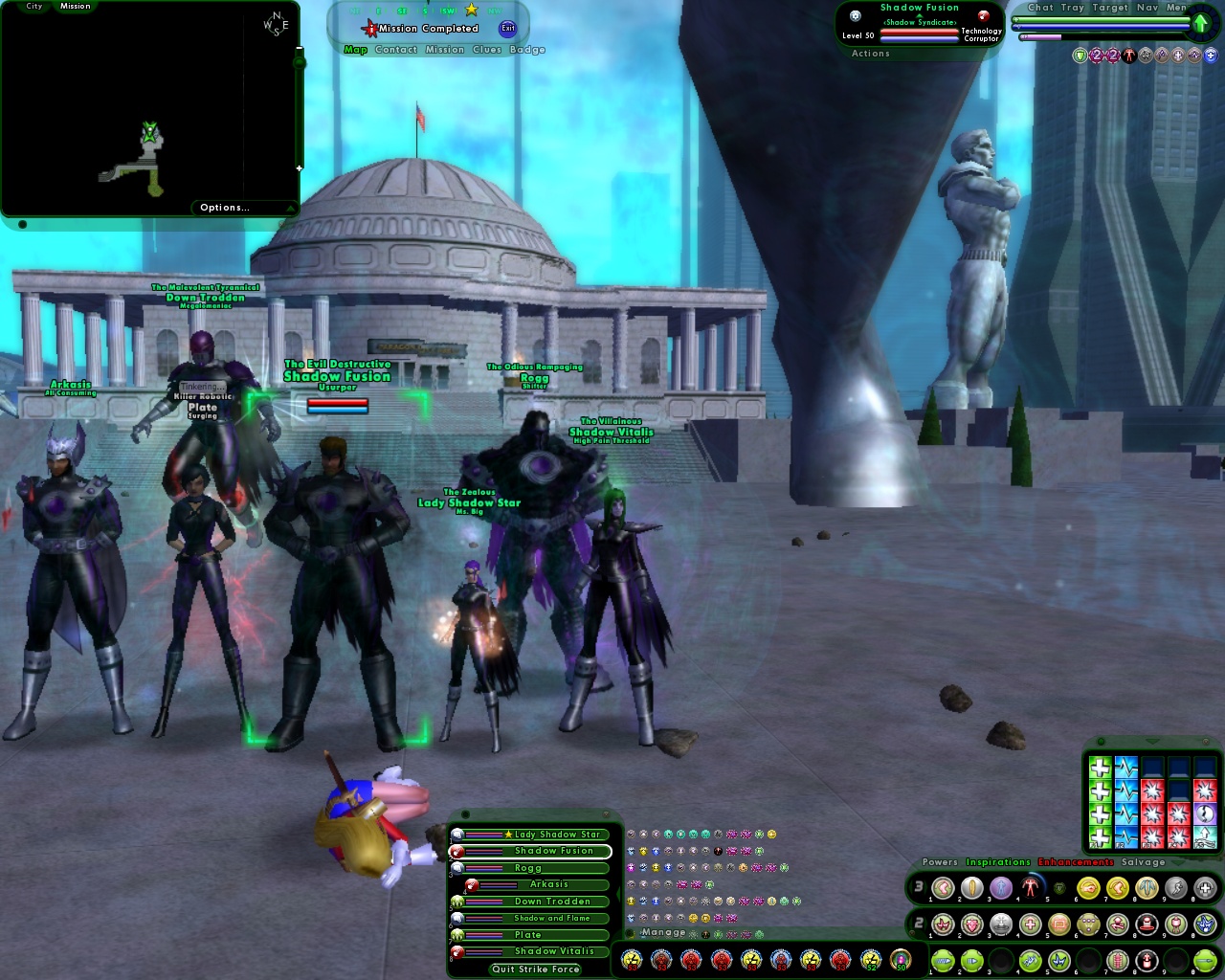This screenshot has width=1225, height=980.
Task: Activate the blue power in slot 10 of tray 2
Action: (x=1204, y=924)
